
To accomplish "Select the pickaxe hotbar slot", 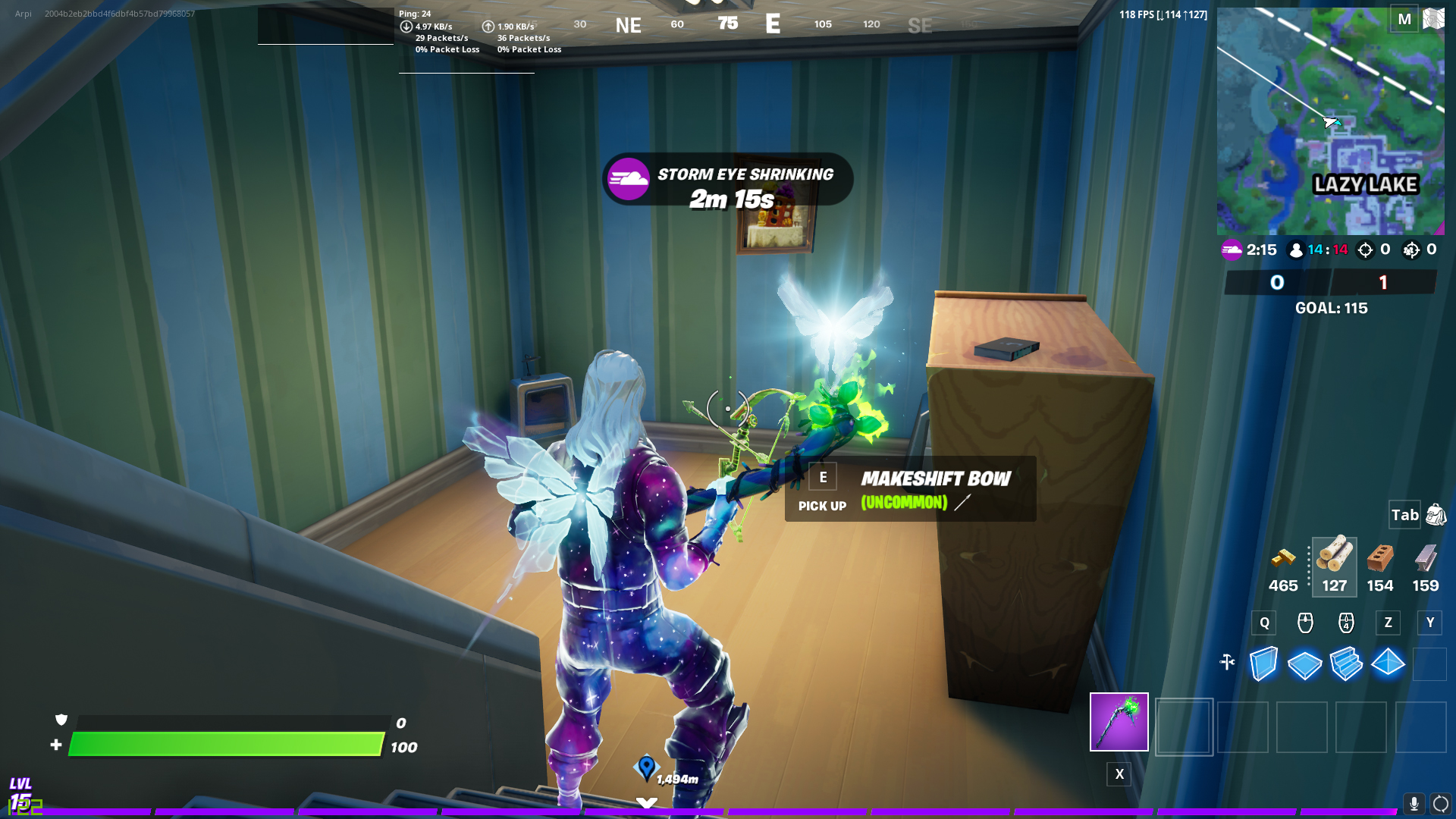I will point(1119,722).
